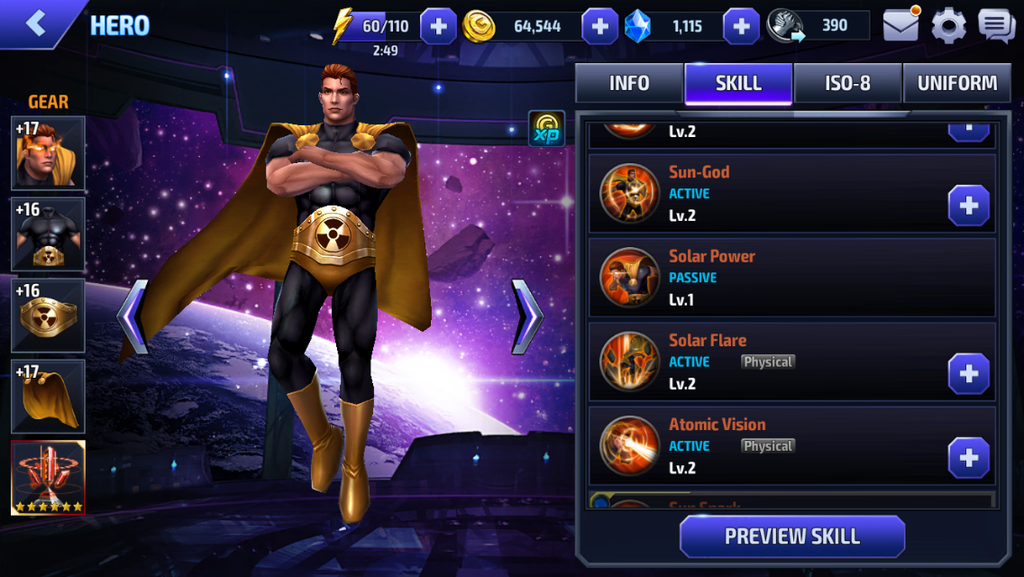Add more energy with the plus button

[438, 26]
